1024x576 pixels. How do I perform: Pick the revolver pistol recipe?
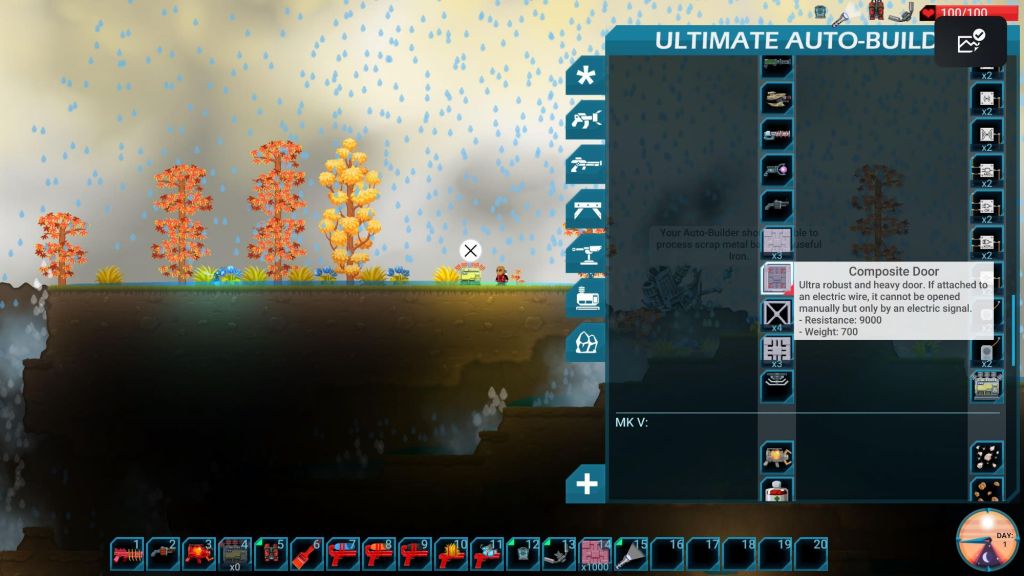click(x=777, y=206)
